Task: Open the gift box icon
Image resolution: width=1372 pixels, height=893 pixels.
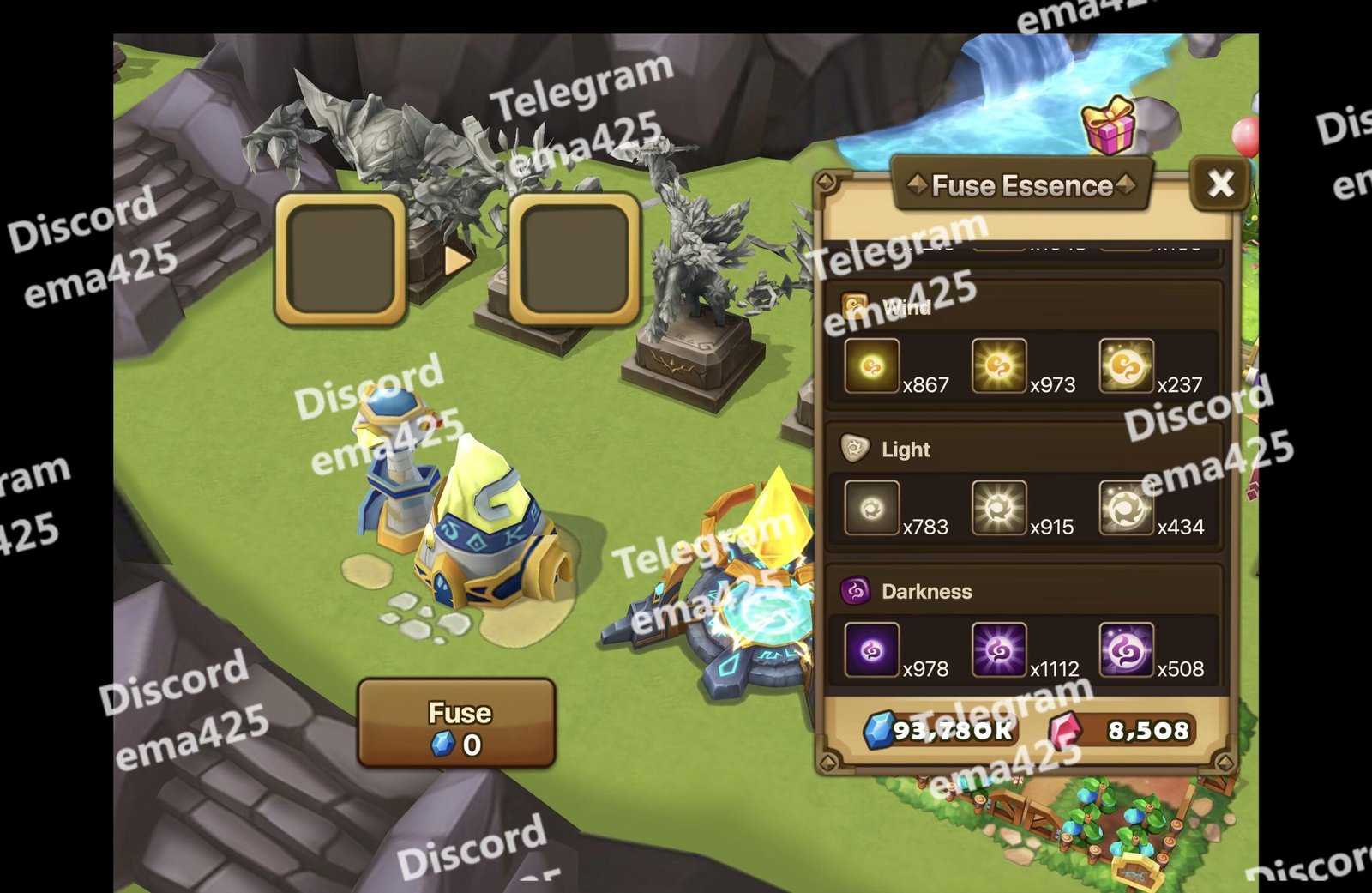Action: (1108, 126)
